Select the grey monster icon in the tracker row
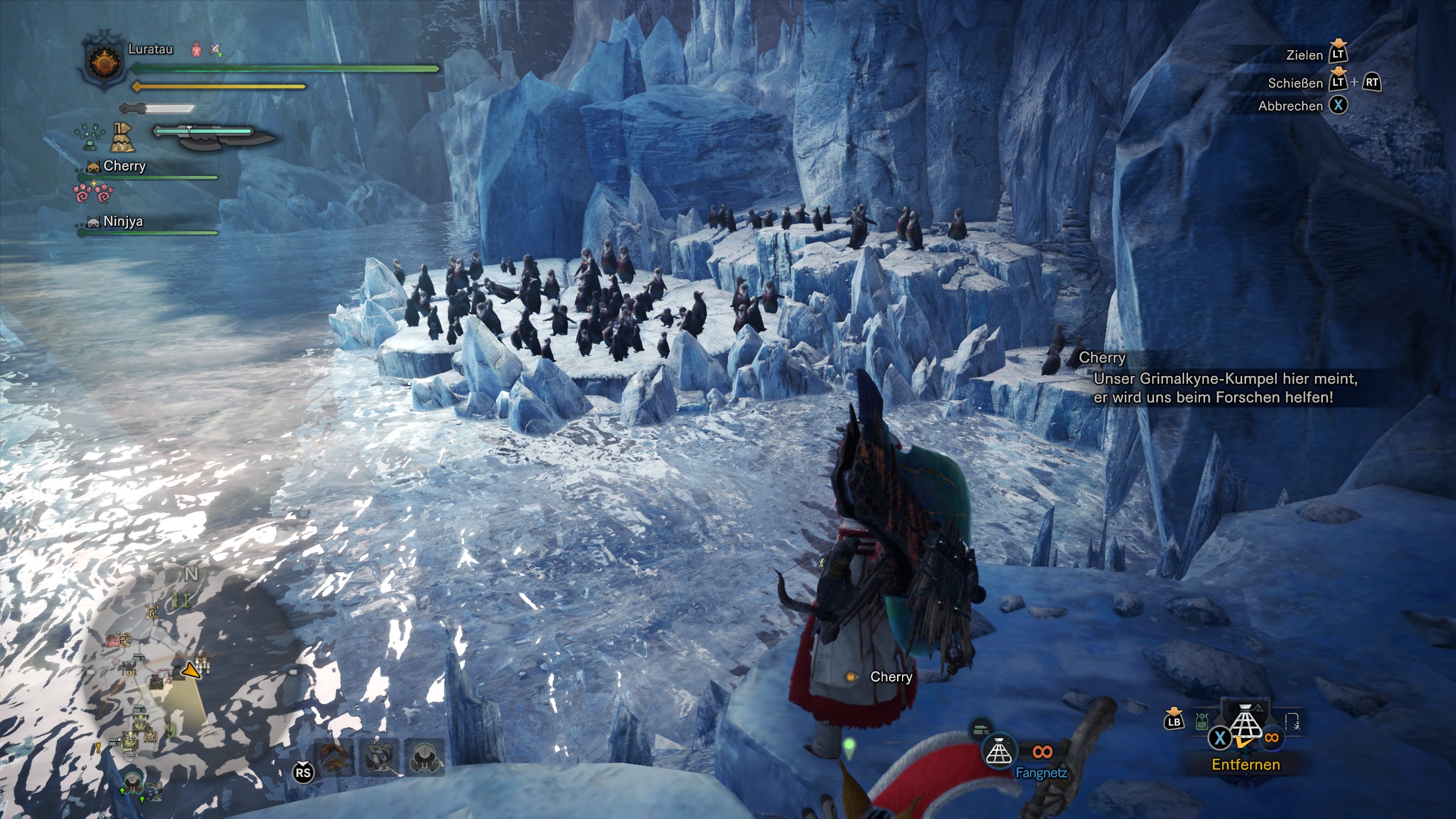 coord(379,758)
